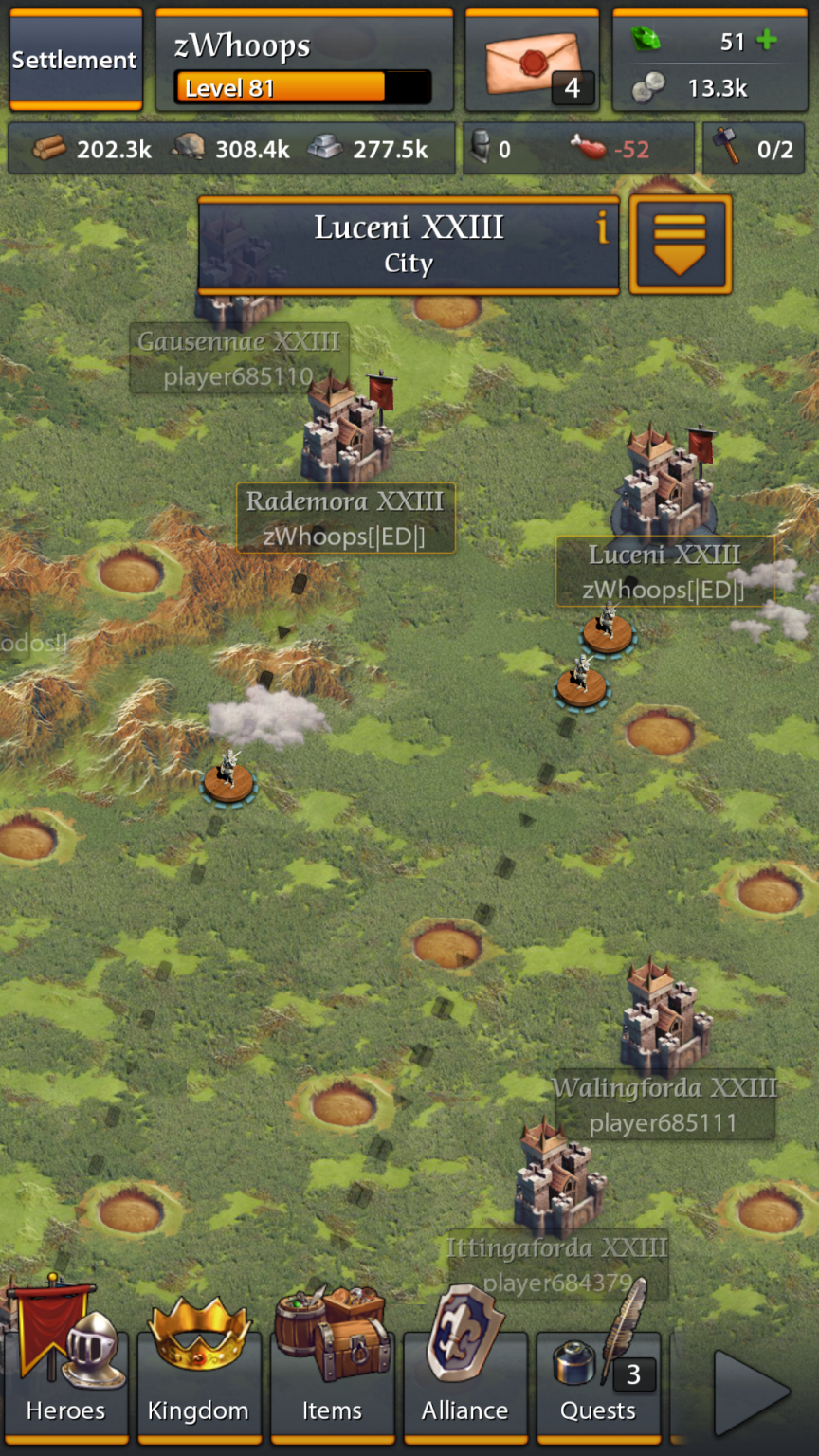Open the Quests log

[x=598, y=1384]
